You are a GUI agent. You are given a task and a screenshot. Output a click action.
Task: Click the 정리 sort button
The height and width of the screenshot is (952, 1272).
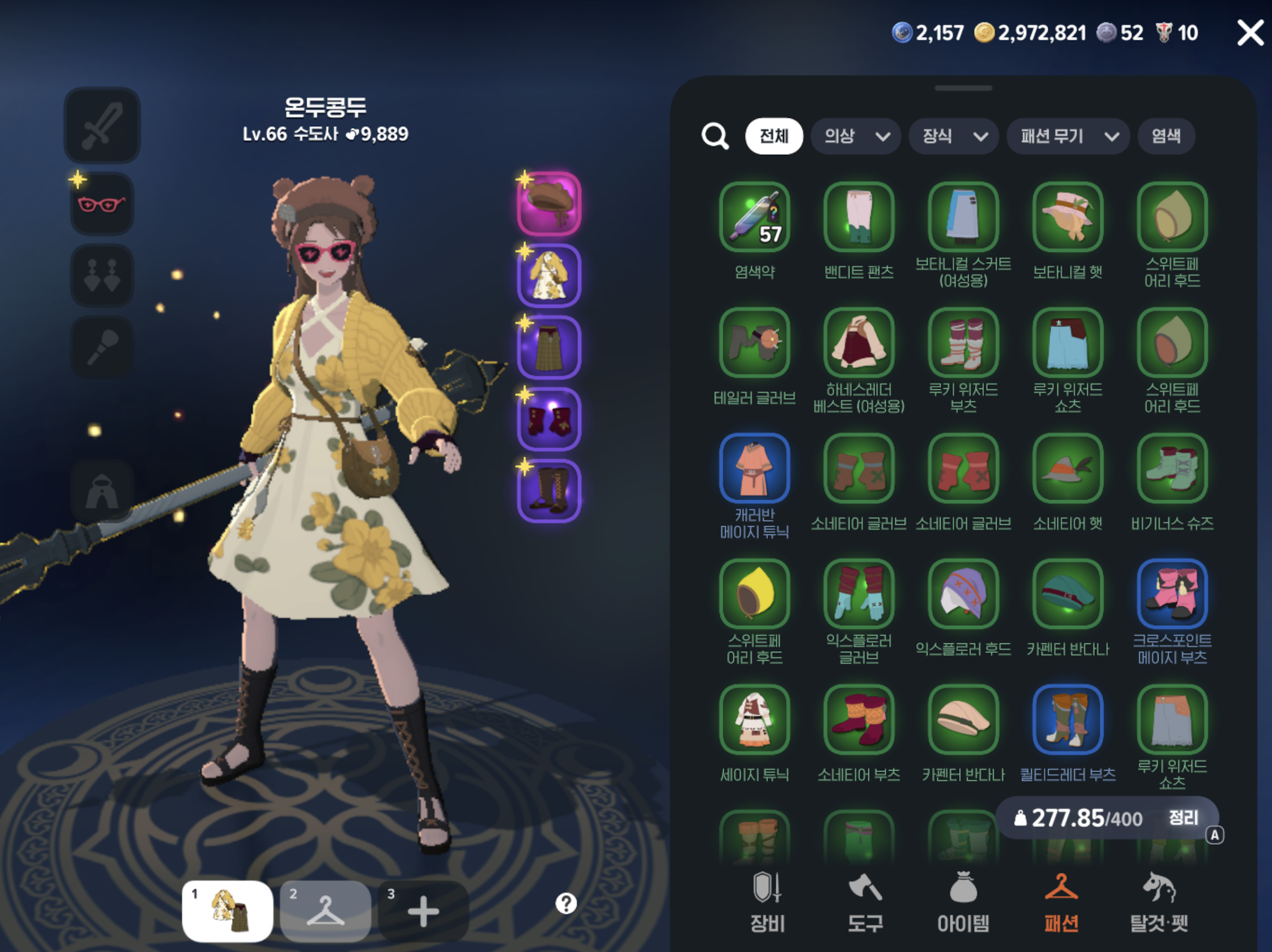pos(1183,818)
